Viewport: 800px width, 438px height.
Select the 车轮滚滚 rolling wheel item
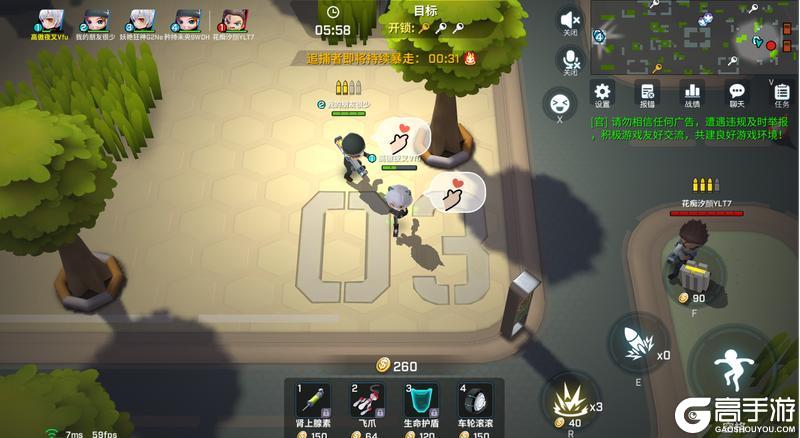(x=475, y=401)
